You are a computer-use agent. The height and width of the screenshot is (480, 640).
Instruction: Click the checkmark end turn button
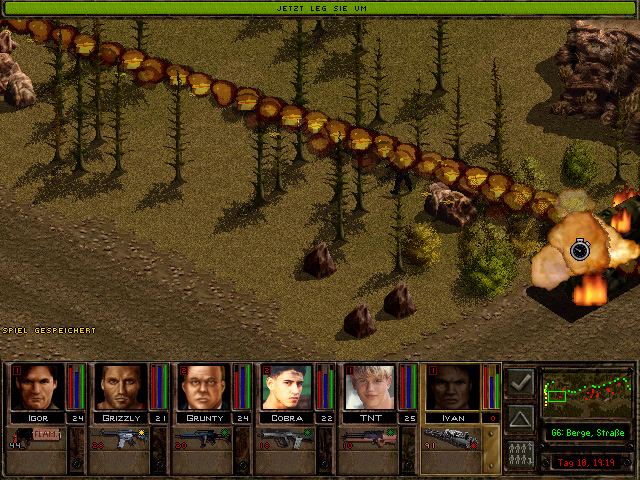[x=520, y=383]
